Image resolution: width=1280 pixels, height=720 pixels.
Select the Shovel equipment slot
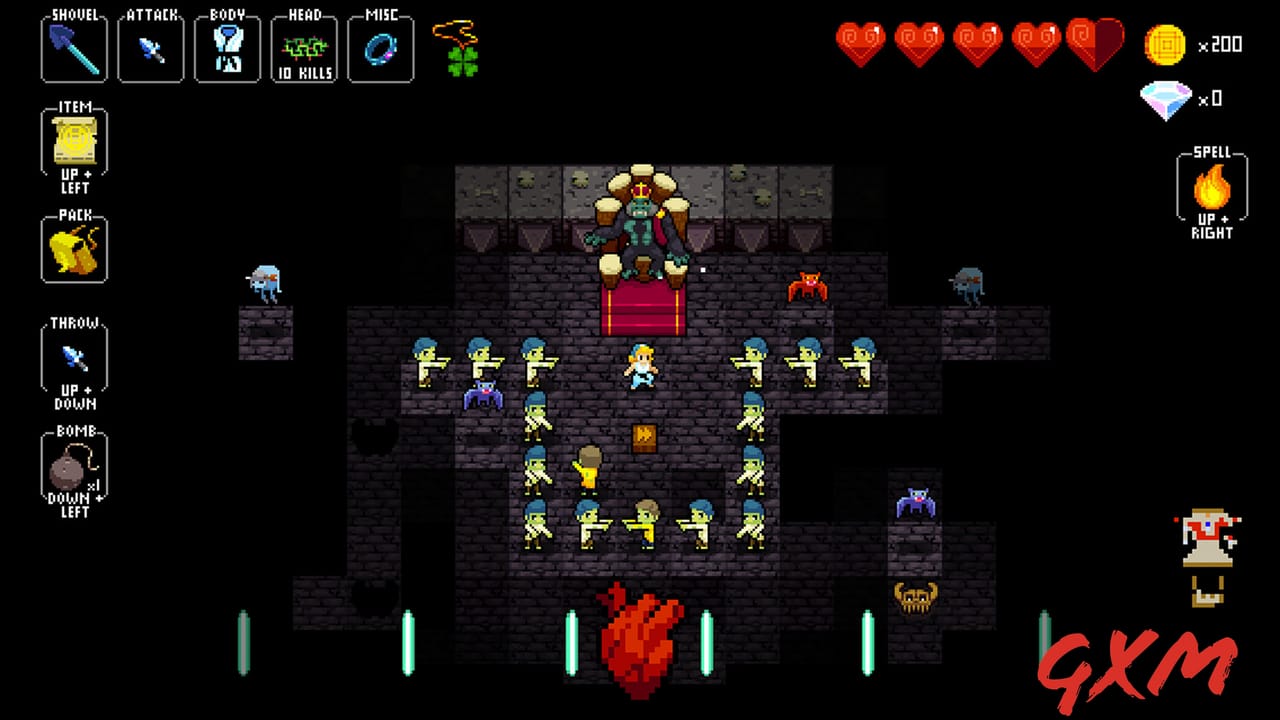(73, 48)
